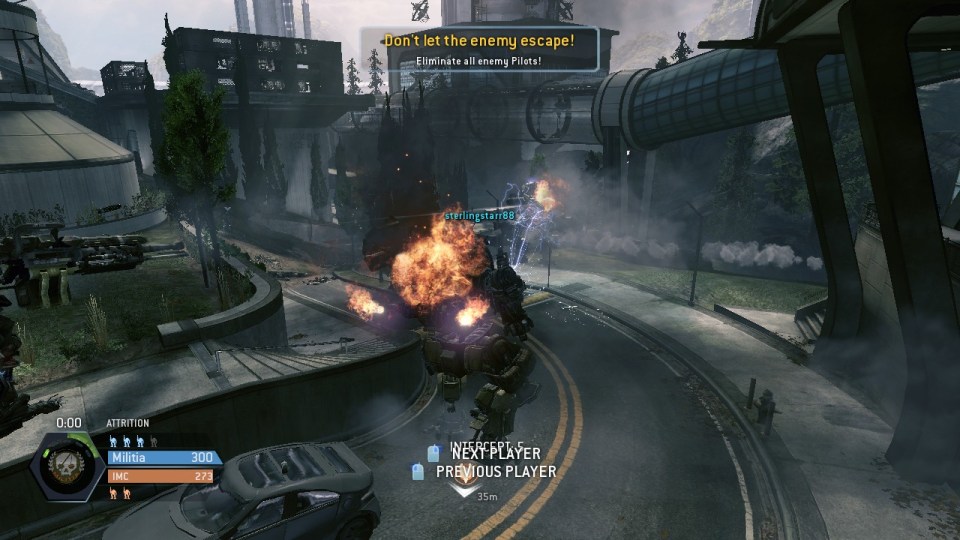This screenshot has width=960, height=540.
Task: Click the Intercept waypoint marker
Action: tap(462, 488)
